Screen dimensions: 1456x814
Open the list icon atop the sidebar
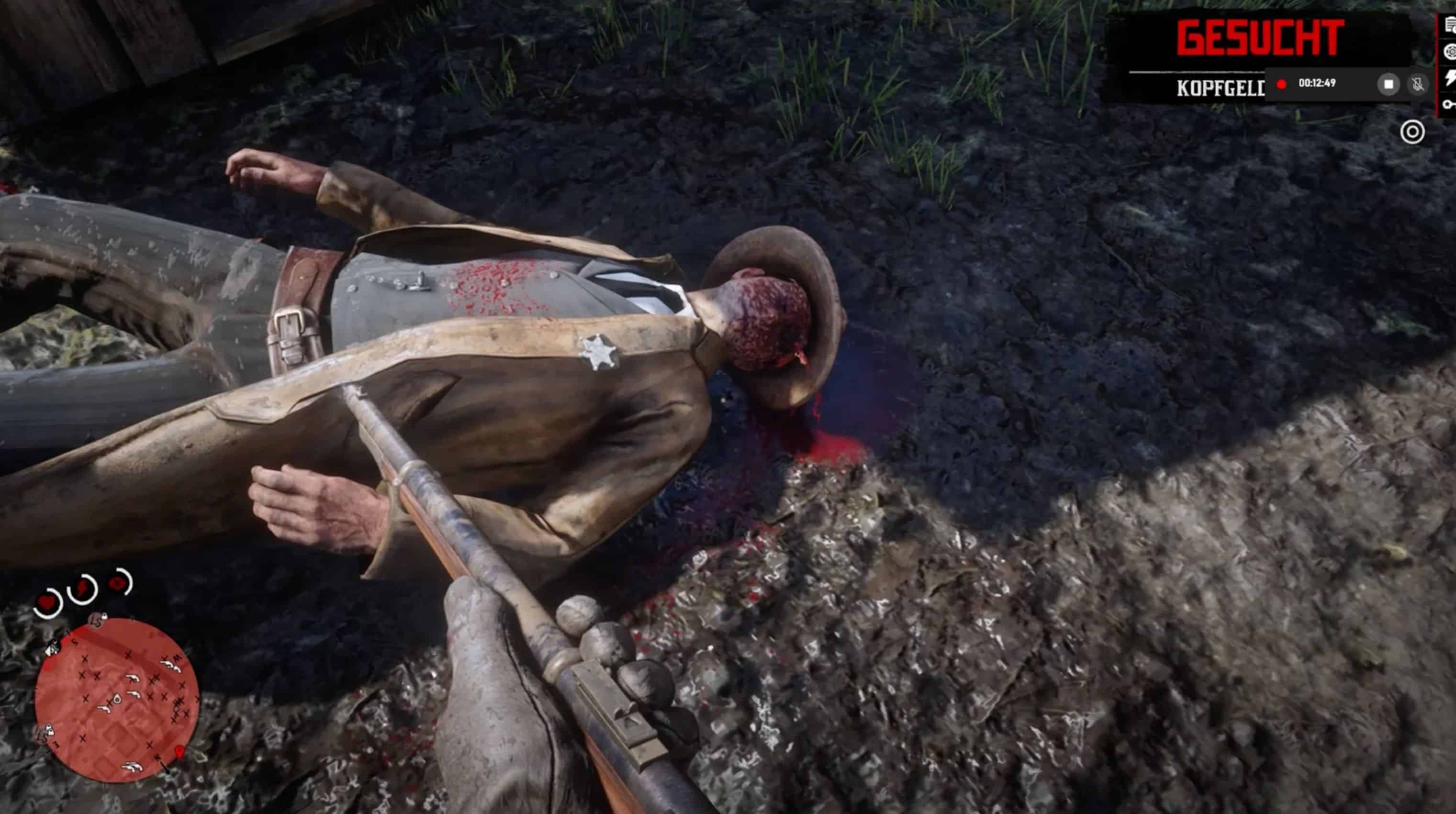point(1450,25)
